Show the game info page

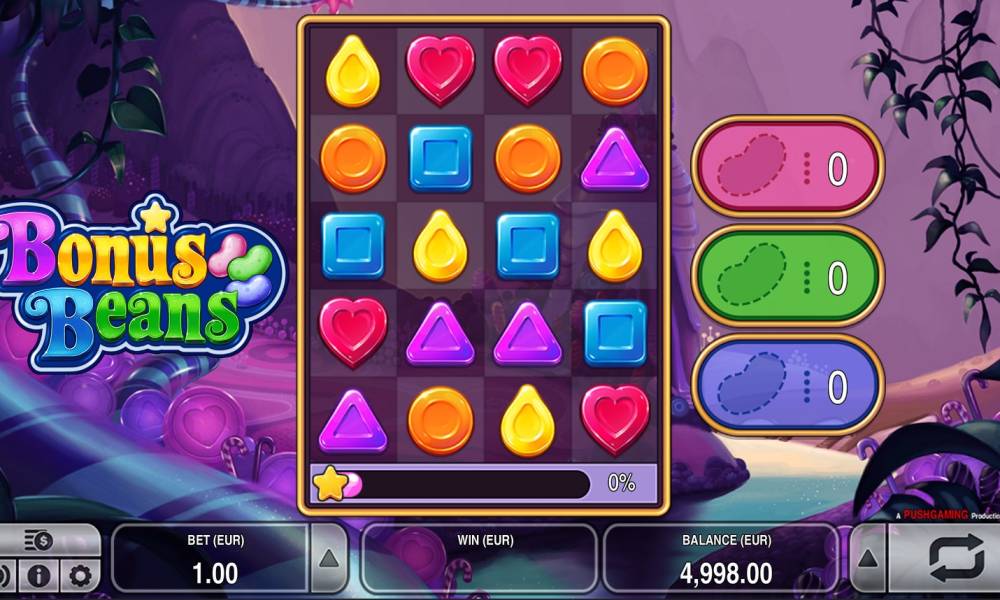(x=38, y=576)
